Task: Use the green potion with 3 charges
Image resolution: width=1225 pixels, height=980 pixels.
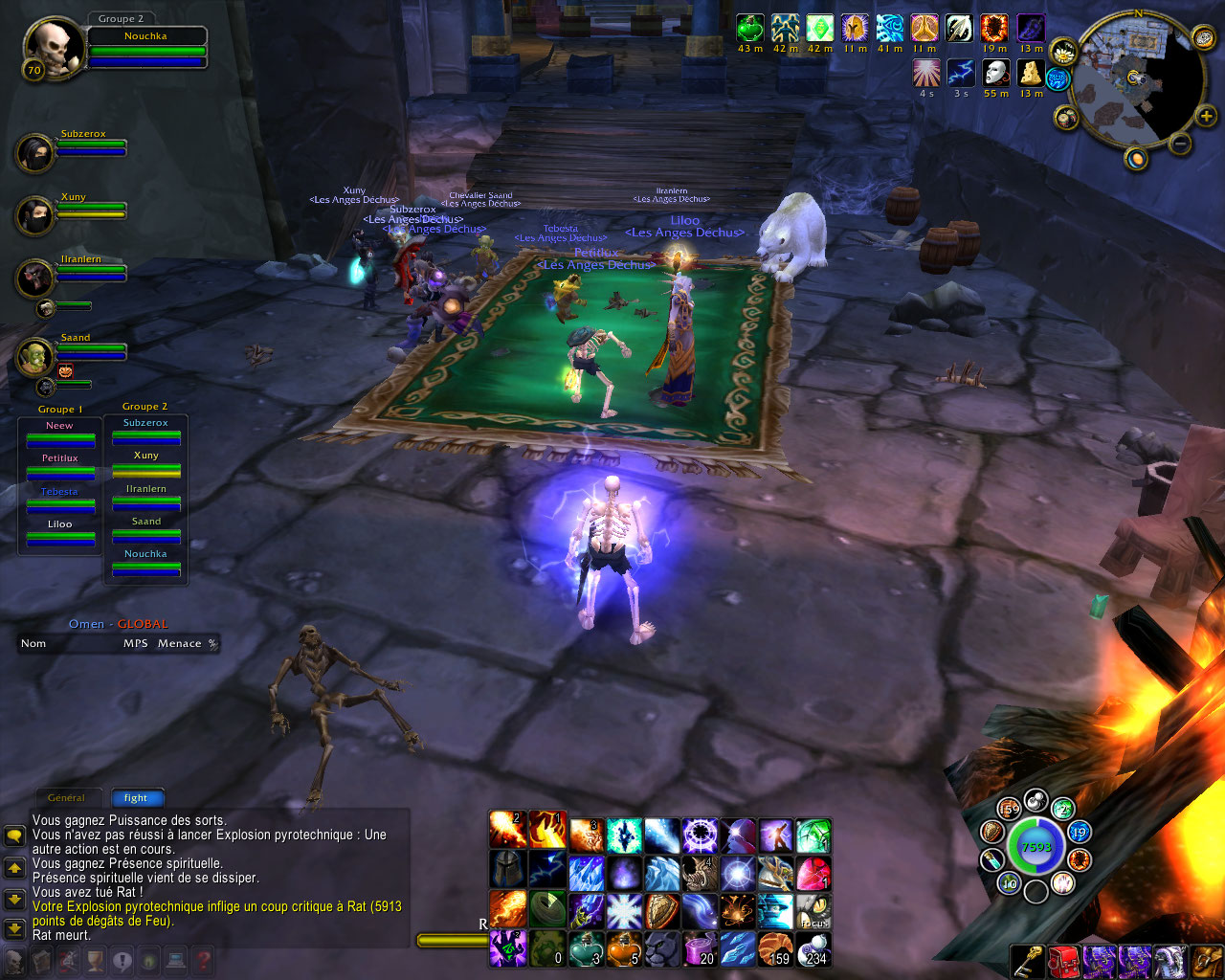Action: (x=586, y=947)
